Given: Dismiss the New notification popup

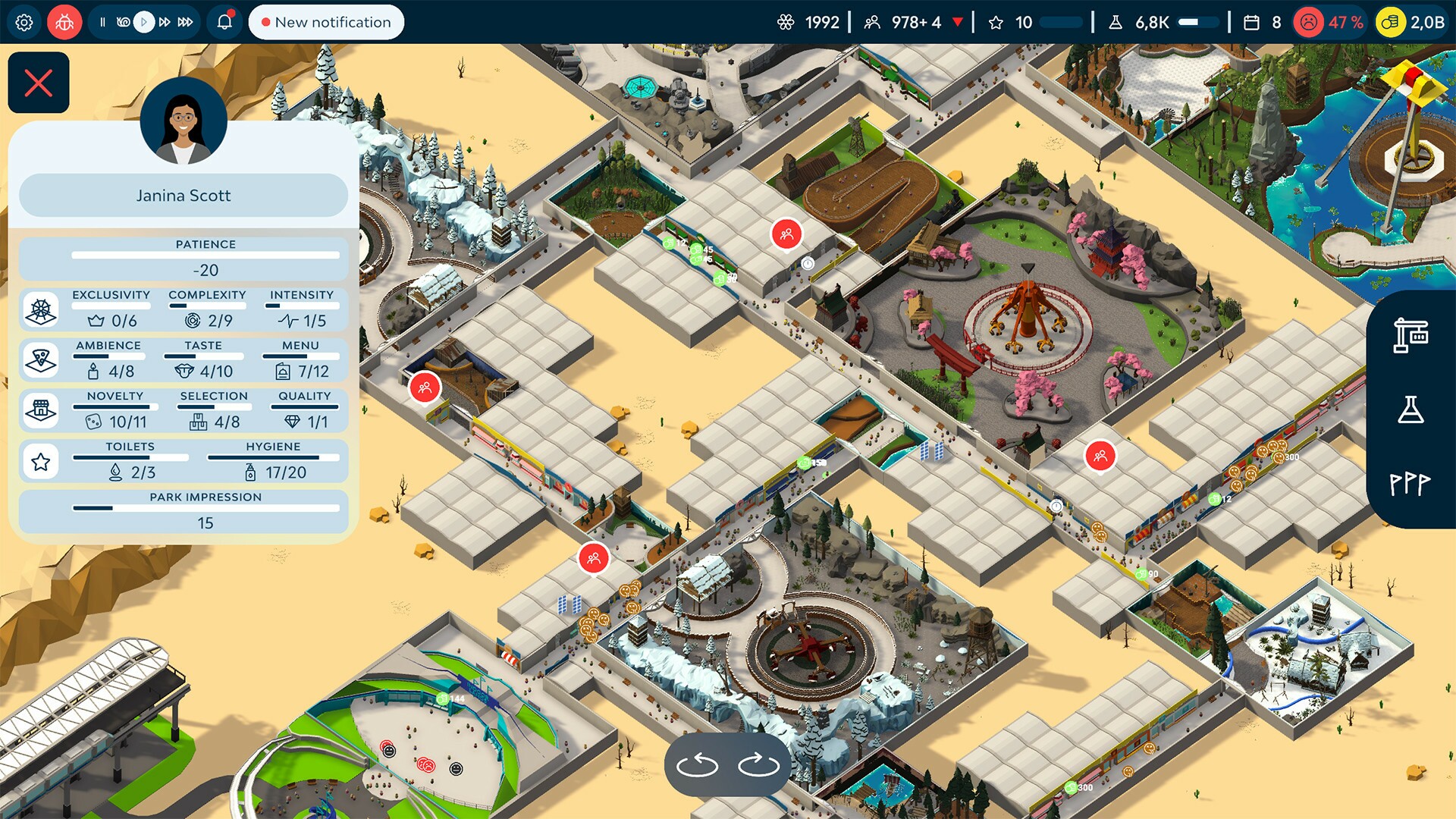Looking at the screenshot, I should (x=325, y=22).
